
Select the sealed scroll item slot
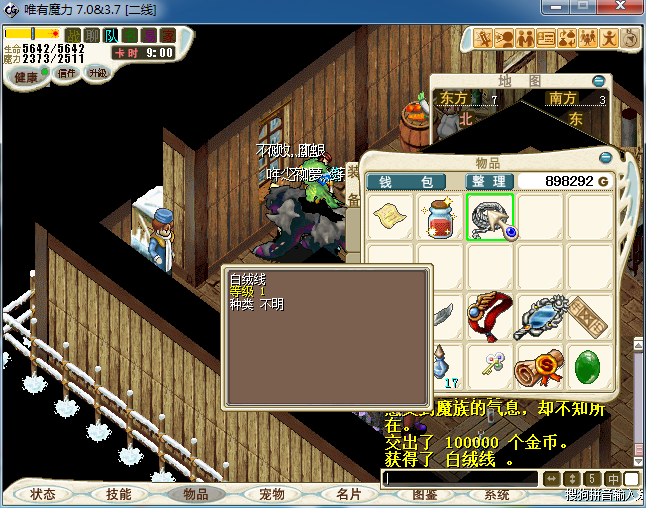(x=540, y=368)
